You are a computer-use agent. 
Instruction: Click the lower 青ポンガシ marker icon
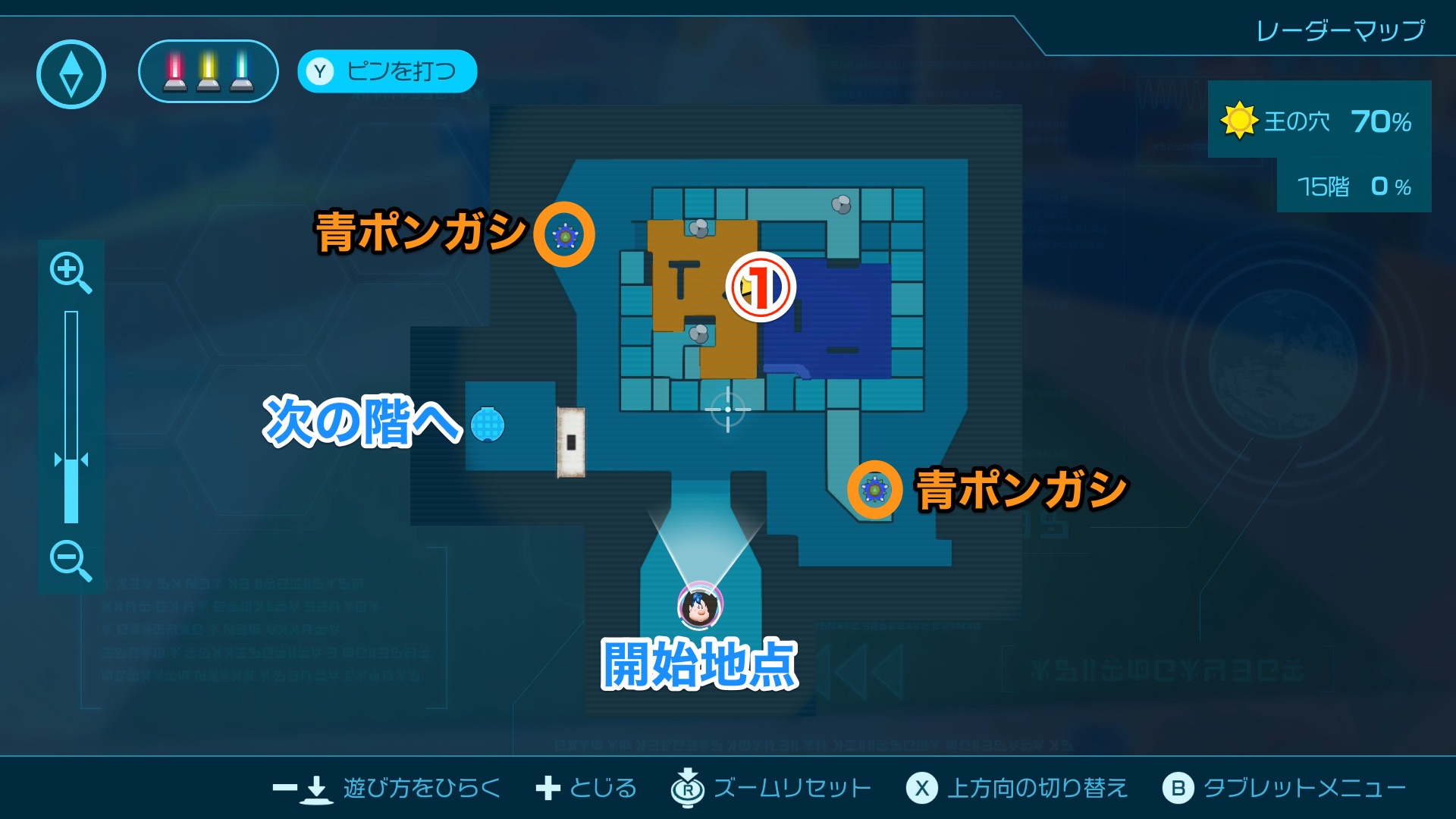click(x=874, y=491)
